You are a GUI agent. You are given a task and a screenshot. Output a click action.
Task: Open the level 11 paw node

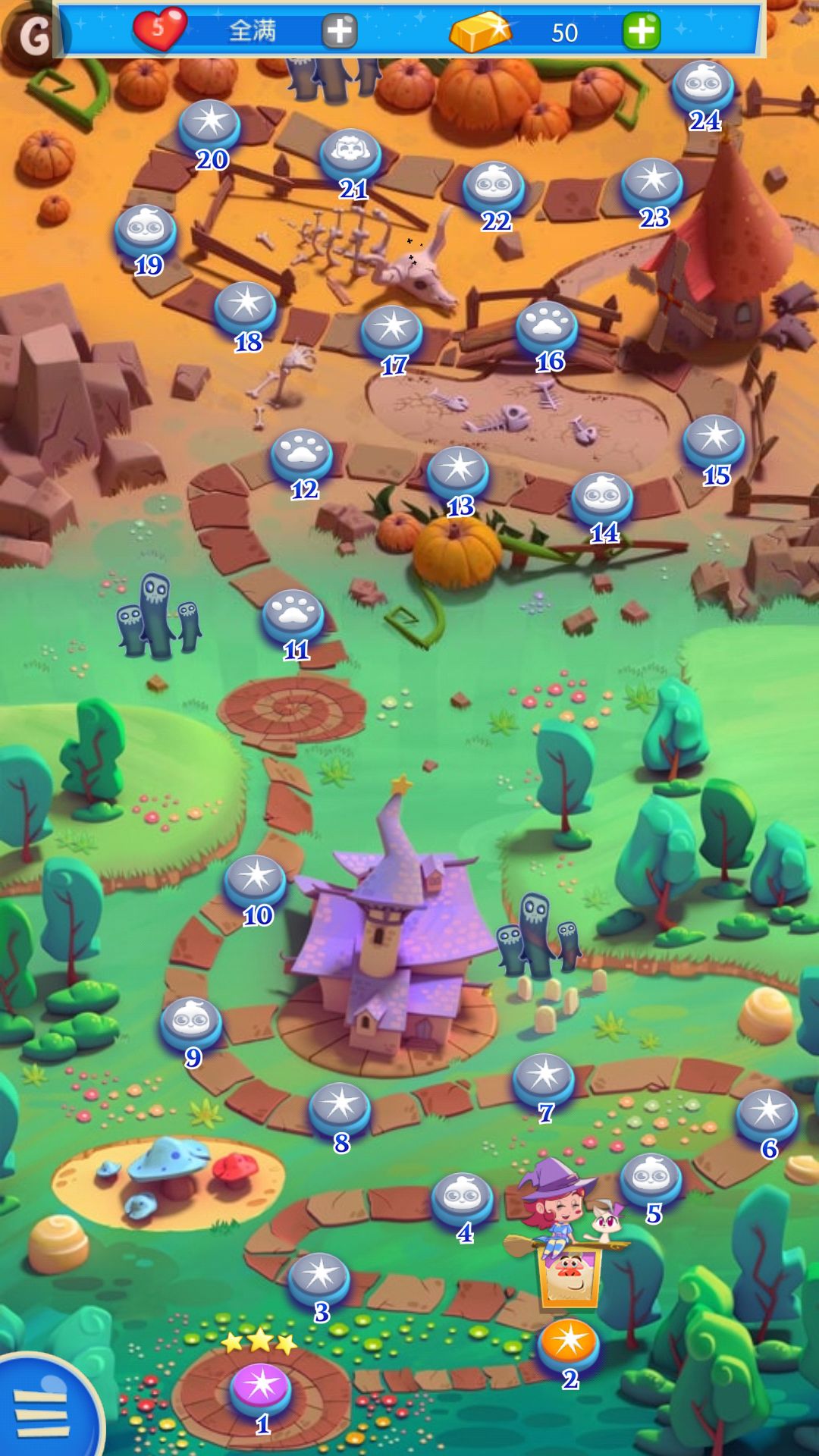click(x=293, y=613)
